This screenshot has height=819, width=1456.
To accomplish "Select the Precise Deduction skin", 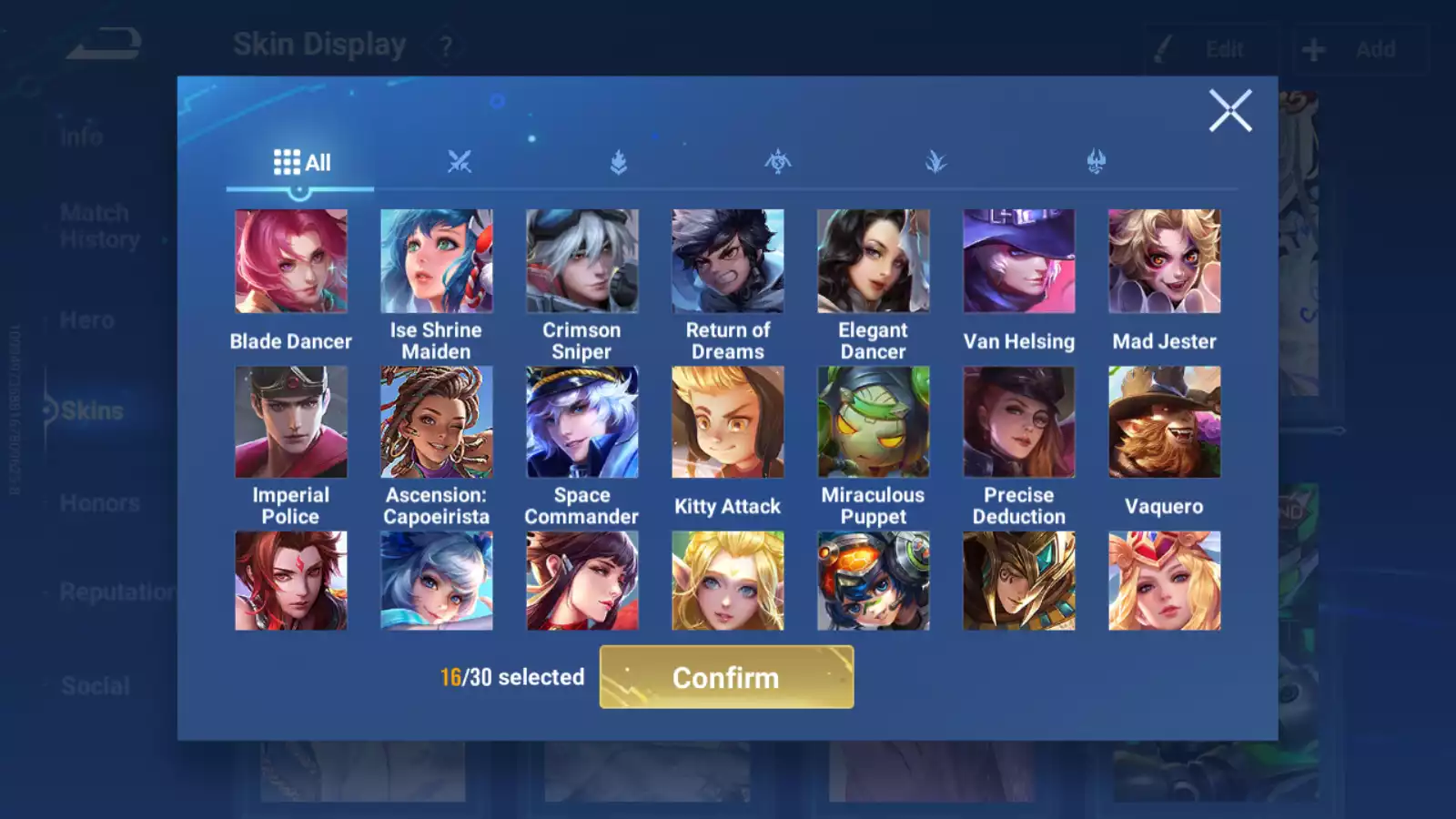I will 1019,422.
